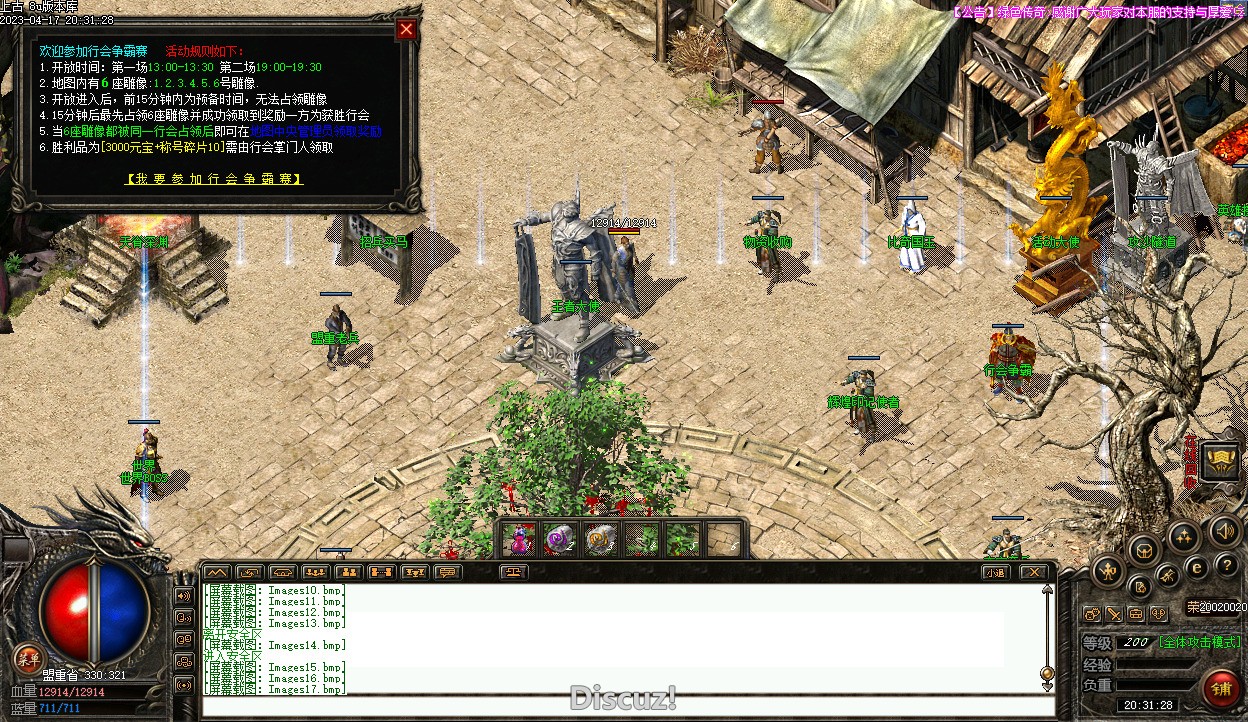
Task: Open the bag chest round button
Action: [1144, 549]
